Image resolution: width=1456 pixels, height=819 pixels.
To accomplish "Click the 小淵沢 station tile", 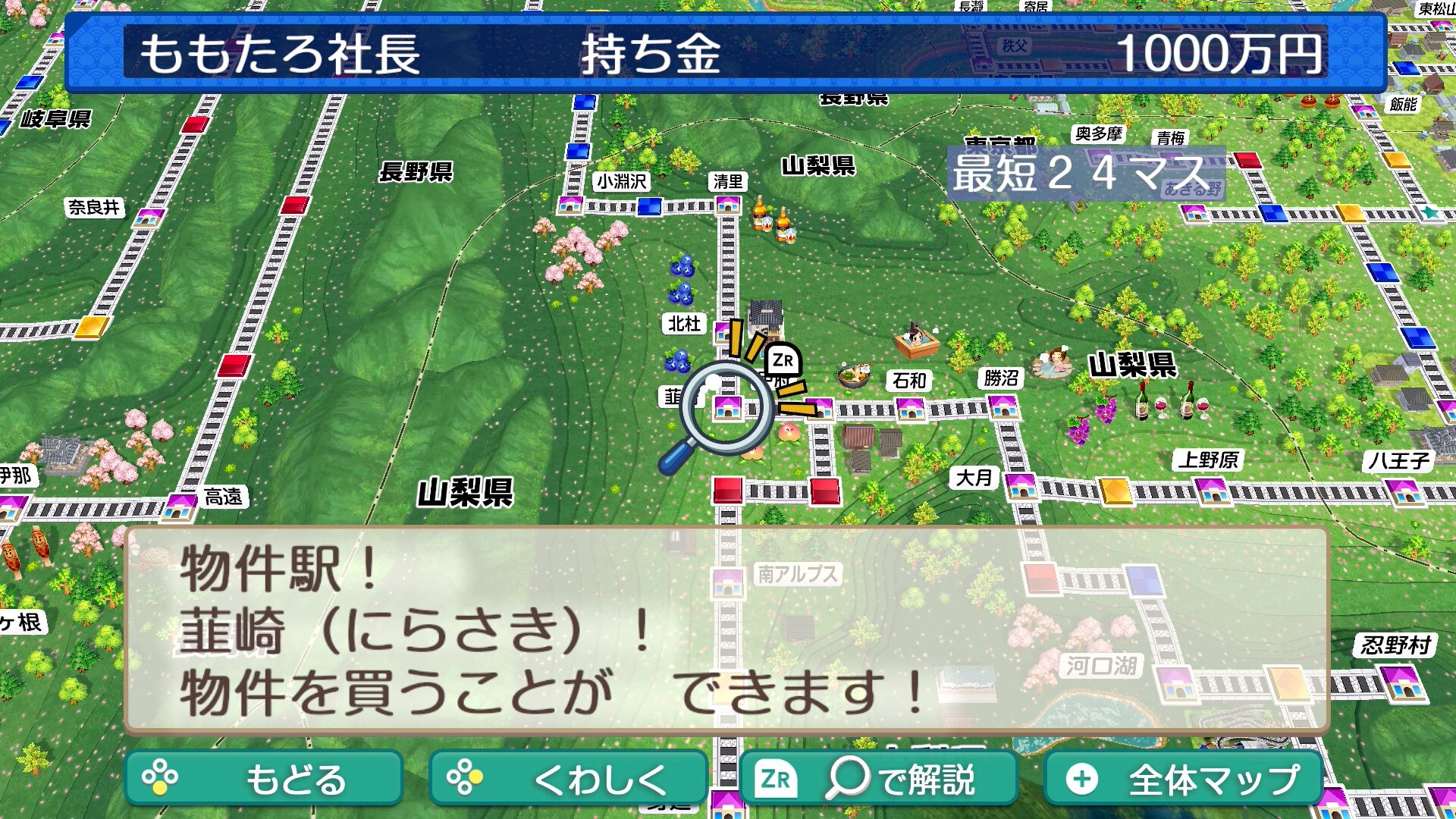I will pos(570,205).
